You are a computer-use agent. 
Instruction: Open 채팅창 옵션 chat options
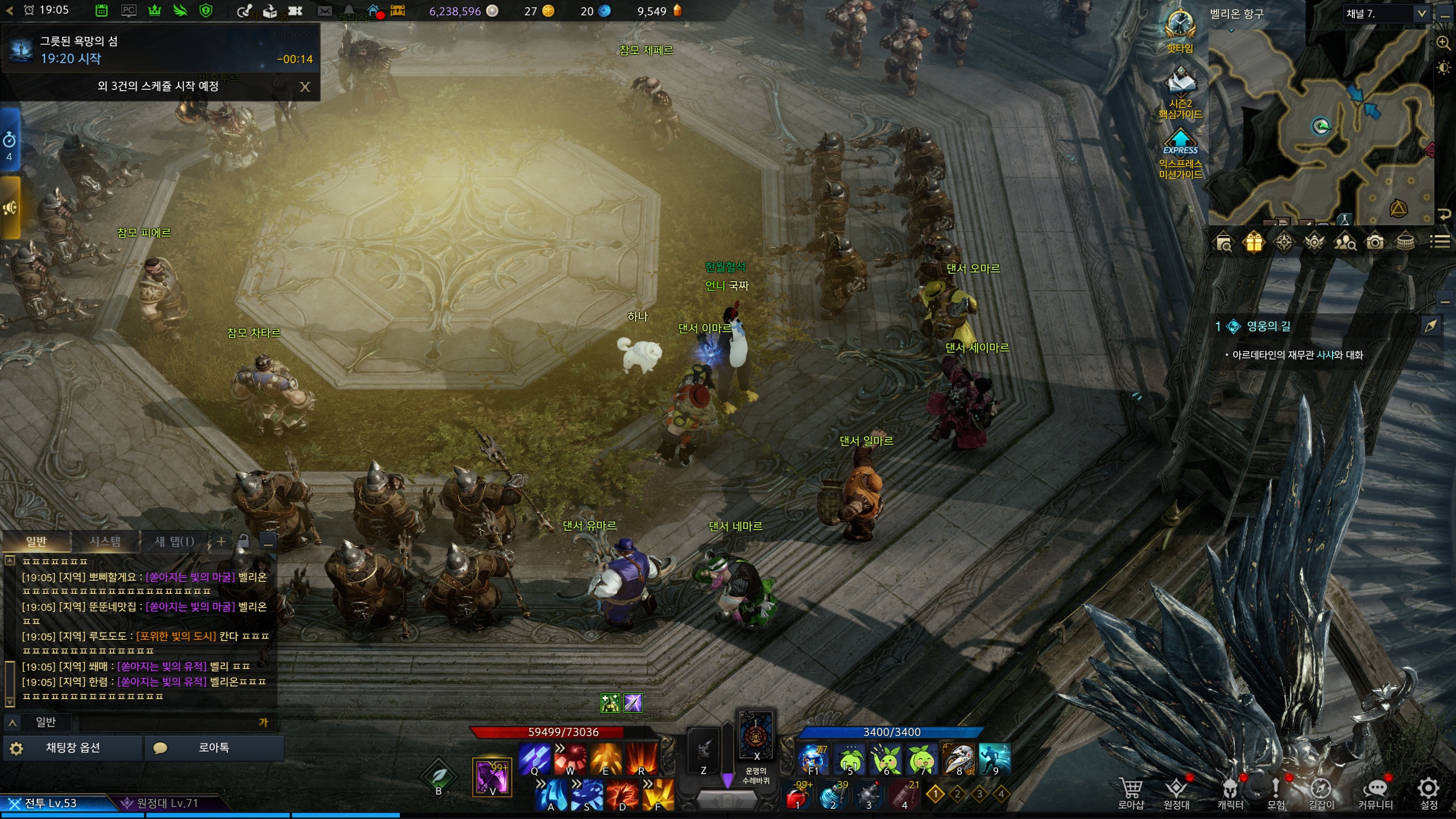coord(73,748)
